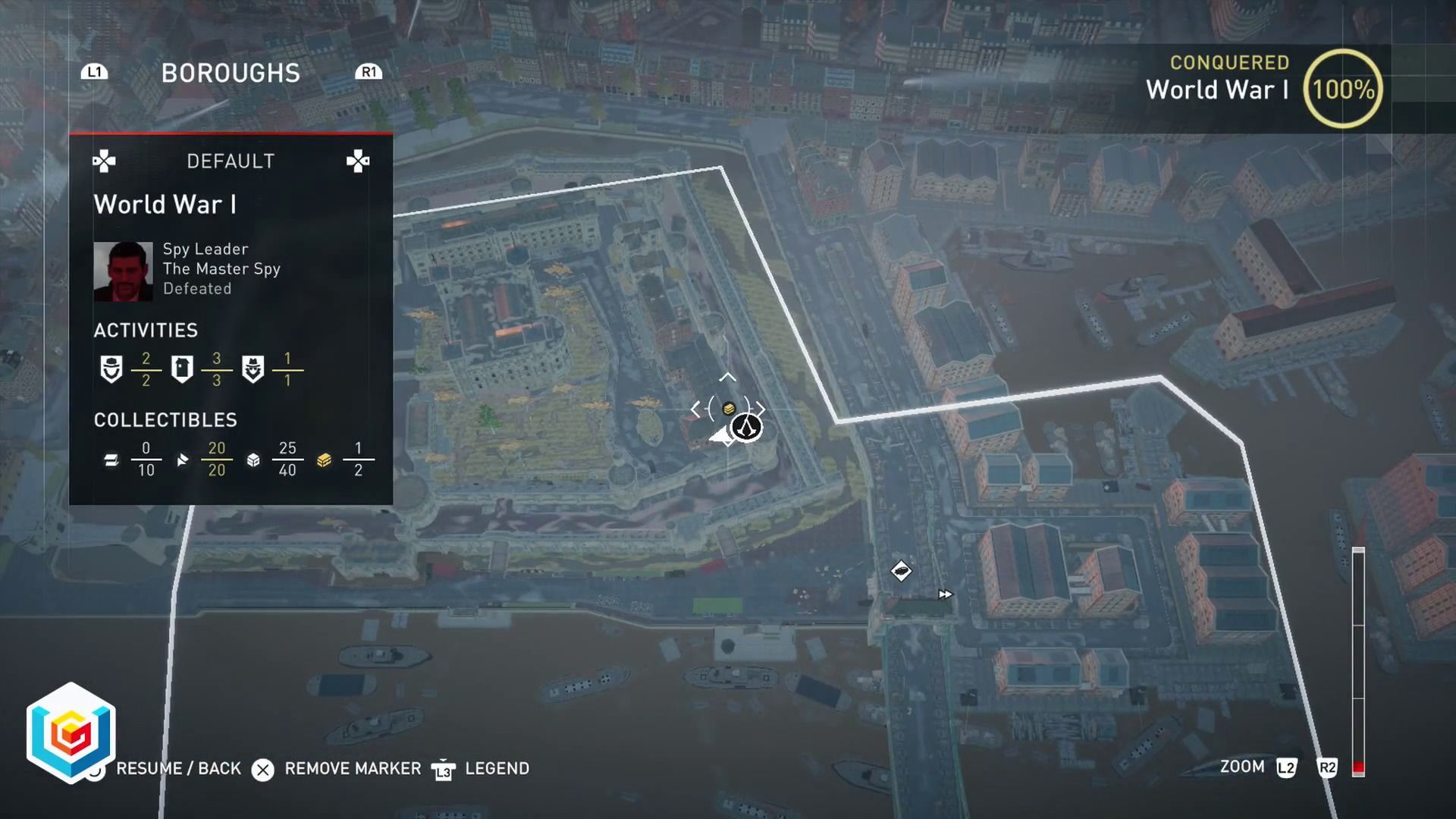Adjust the vertical zoom level bar

coord(1358,660)
